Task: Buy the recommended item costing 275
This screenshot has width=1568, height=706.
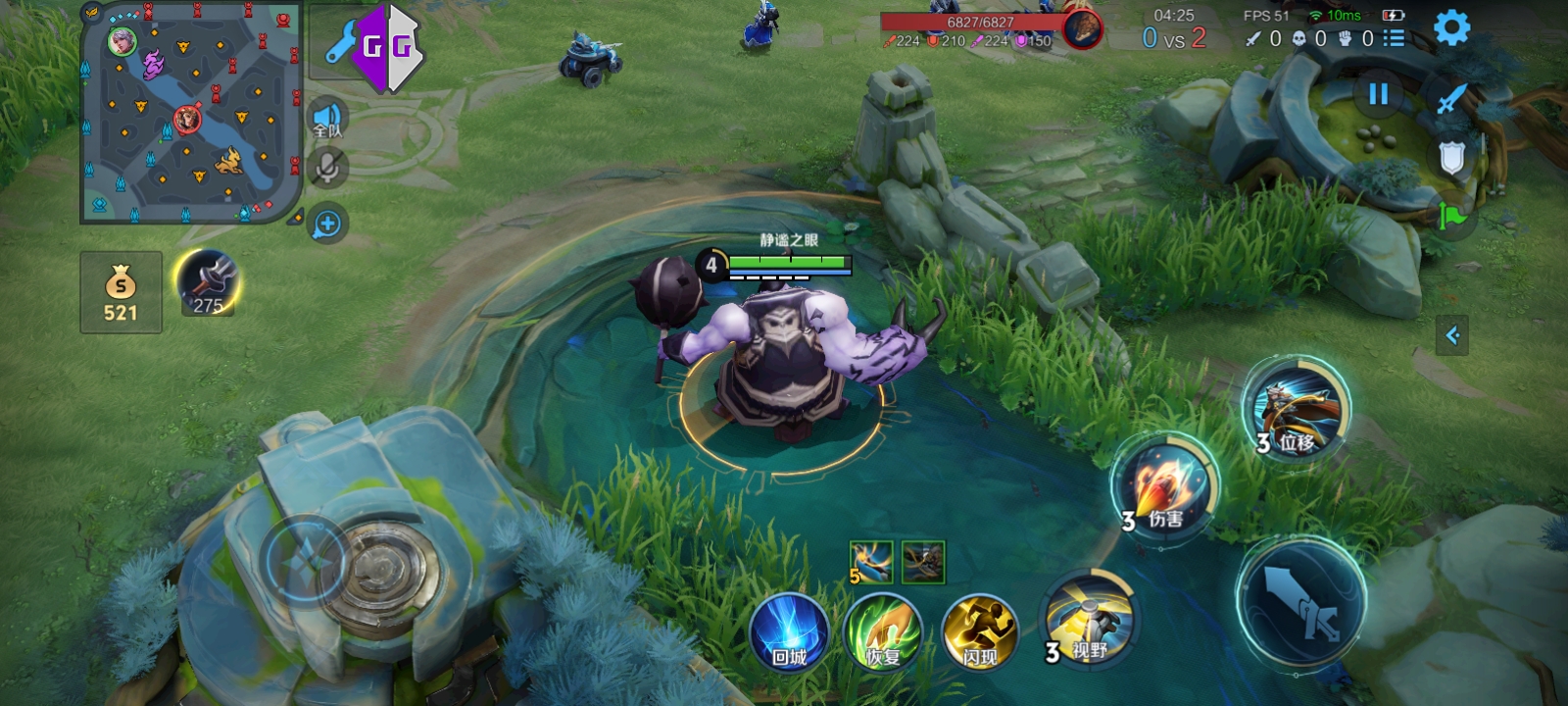Action: click(x=207, y=284)
